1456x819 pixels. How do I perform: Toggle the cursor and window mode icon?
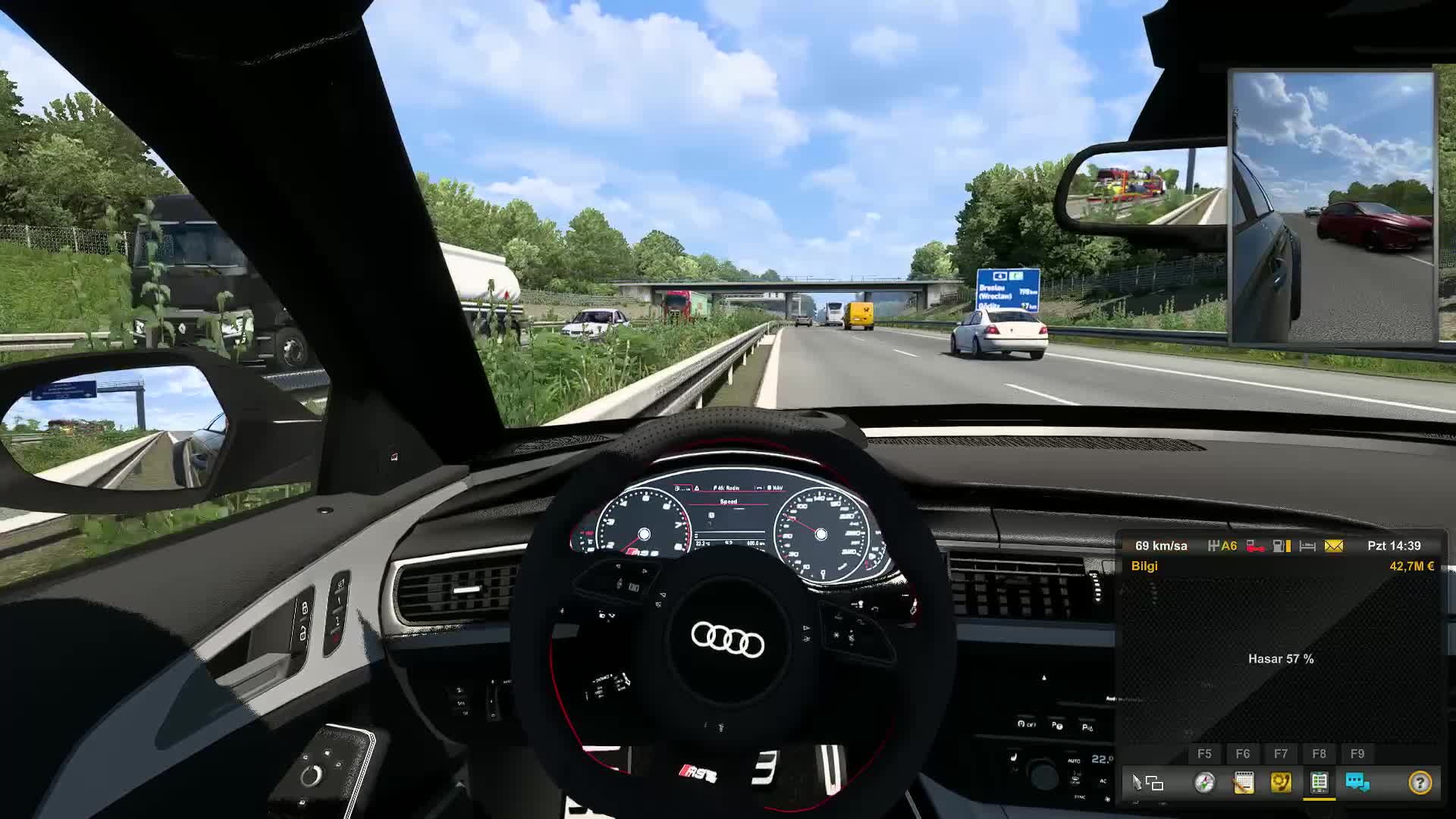coord(1148,783)
